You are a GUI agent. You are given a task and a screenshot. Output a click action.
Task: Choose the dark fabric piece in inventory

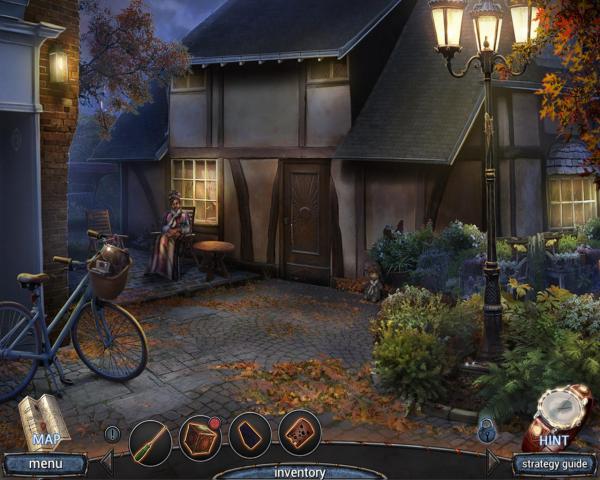(249, 435)
